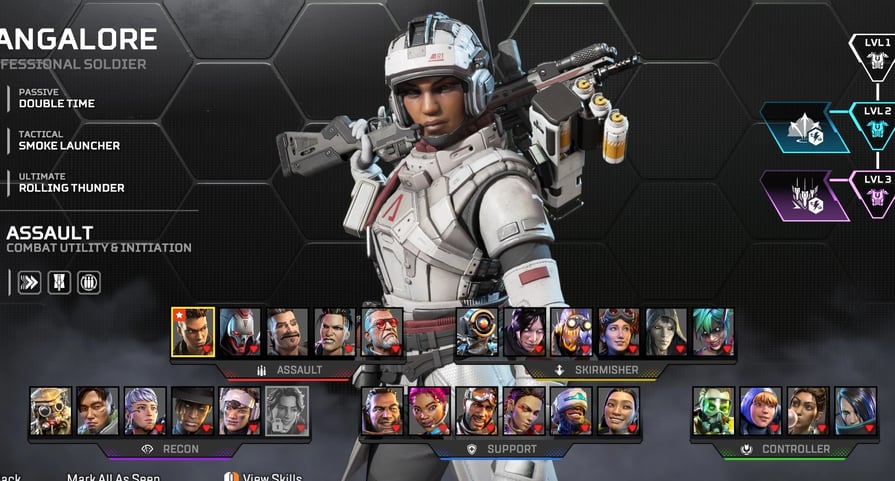Click the locked greyed-out Recon legend
This screenshot has height=481, width=895.
[x=287, y=410]
